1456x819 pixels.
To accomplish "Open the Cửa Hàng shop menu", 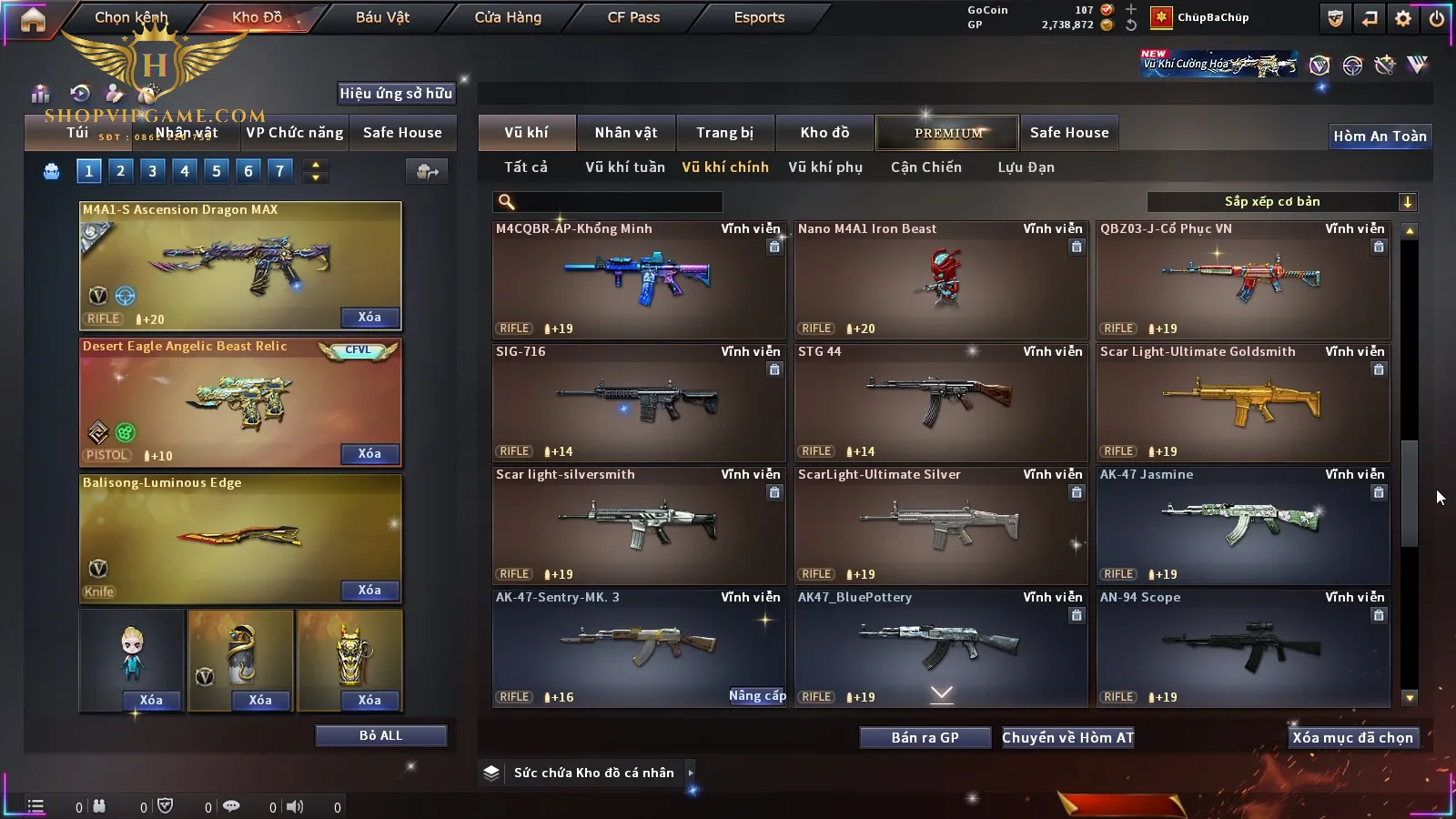I will (x=508, y=17).
